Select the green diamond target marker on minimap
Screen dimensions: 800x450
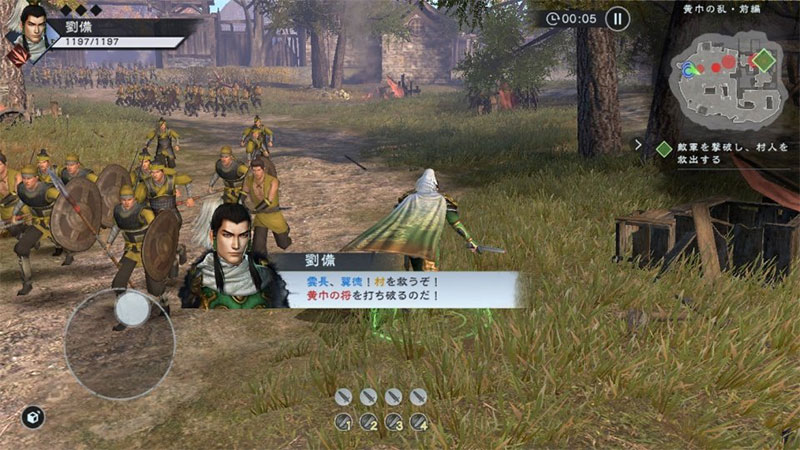[x=764, y=60]
